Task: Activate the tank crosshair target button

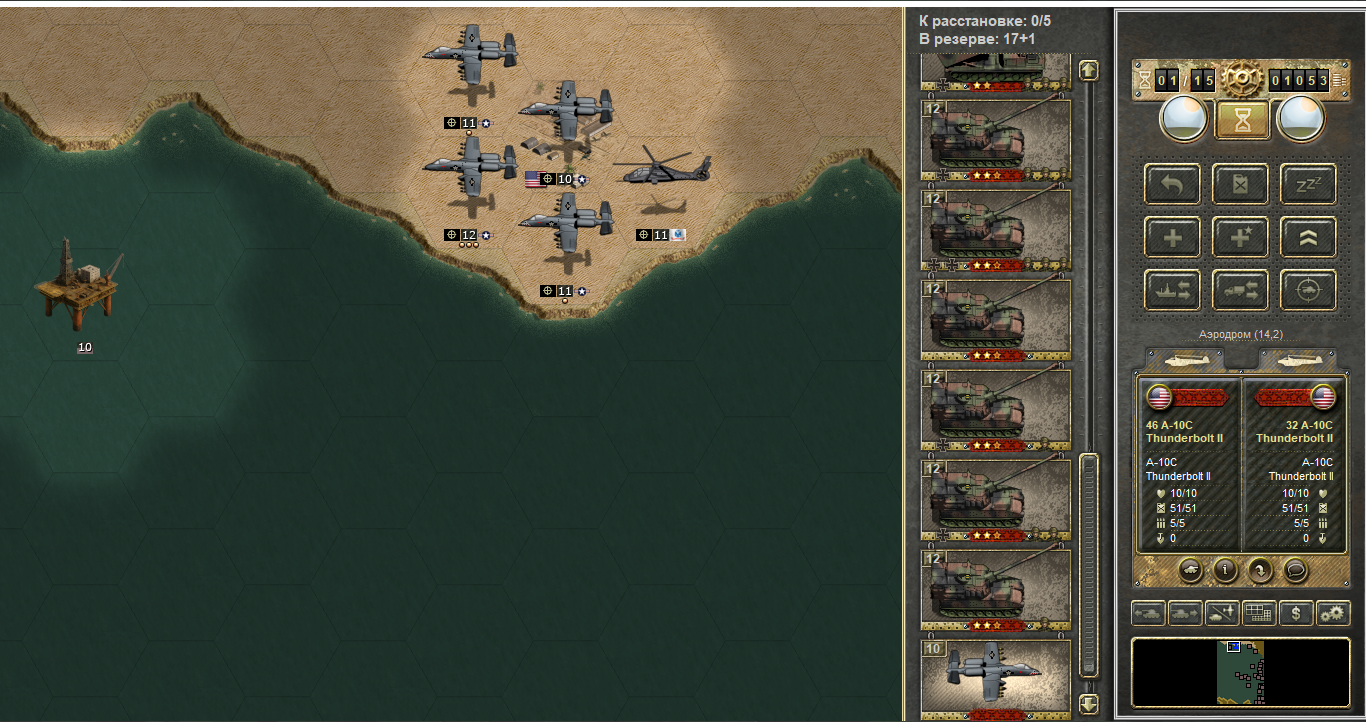Action: click(x=1308, y=290)
